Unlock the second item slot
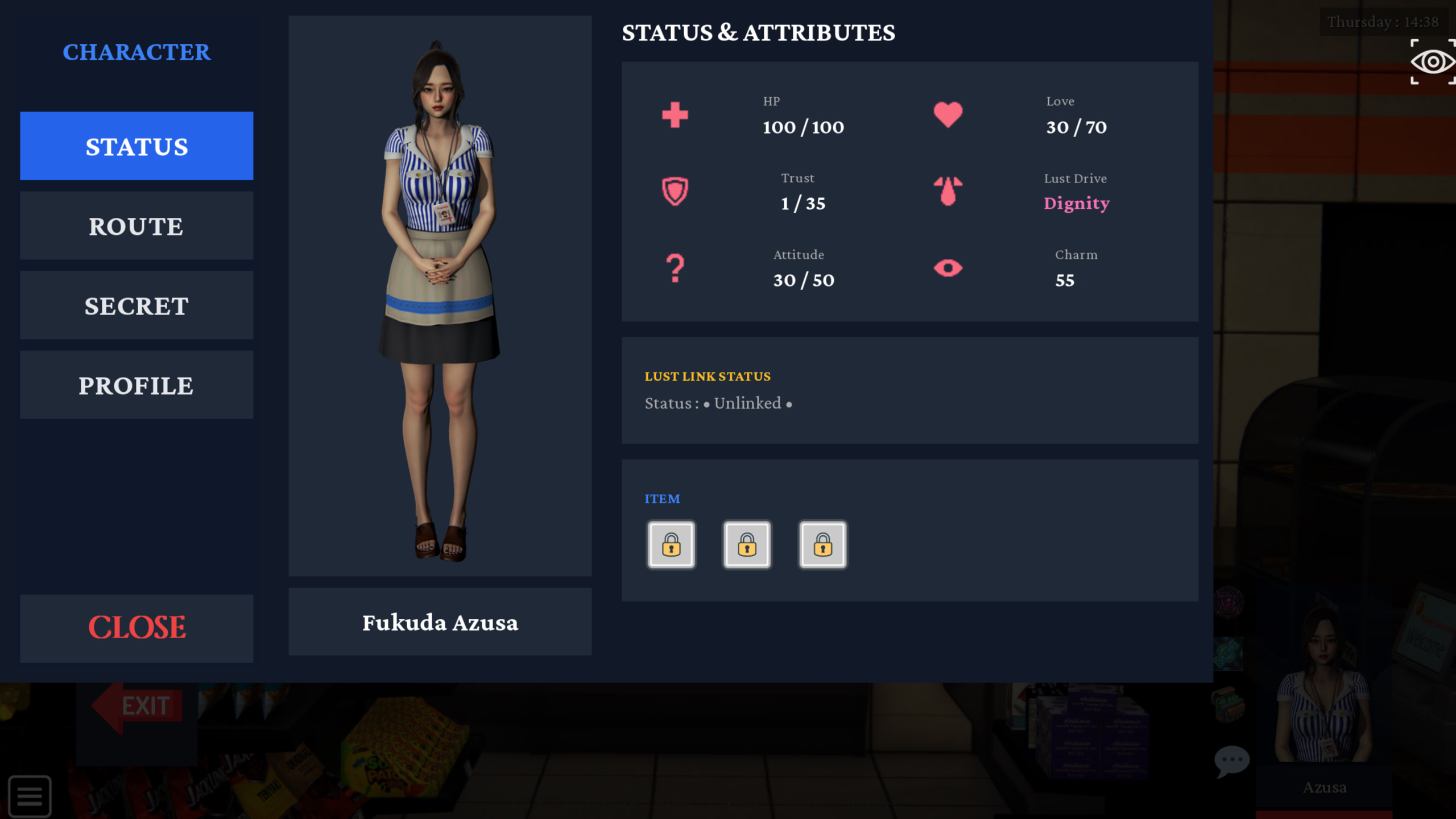Viewport: 1456px width, 819px height. 747,544
